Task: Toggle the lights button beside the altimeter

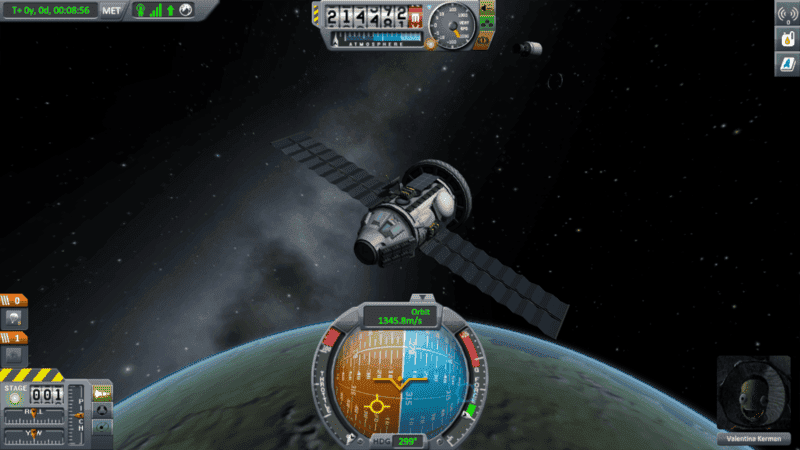Action: 487,10
